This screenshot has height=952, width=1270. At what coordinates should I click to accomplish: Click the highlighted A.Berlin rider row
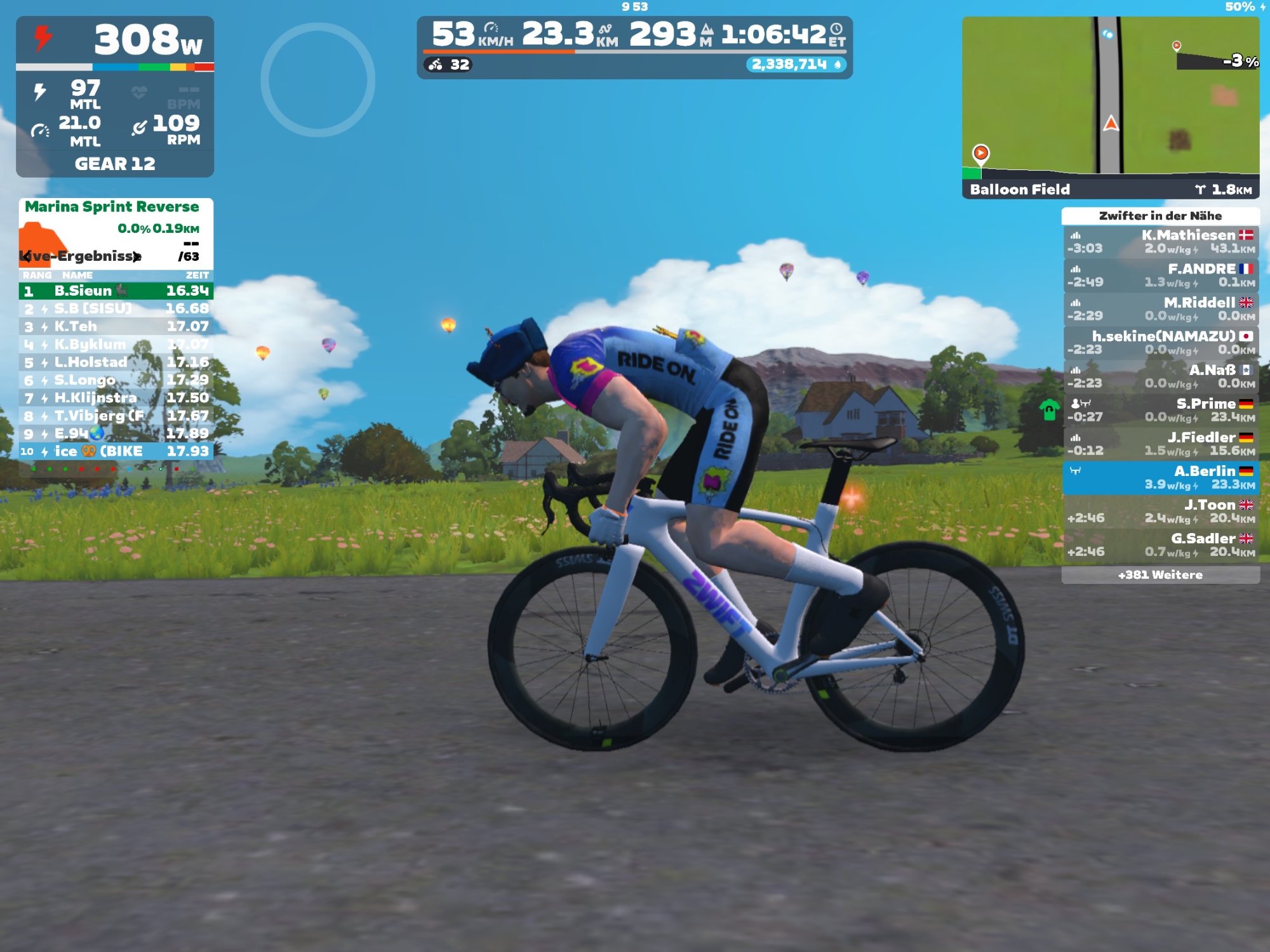1160,477
